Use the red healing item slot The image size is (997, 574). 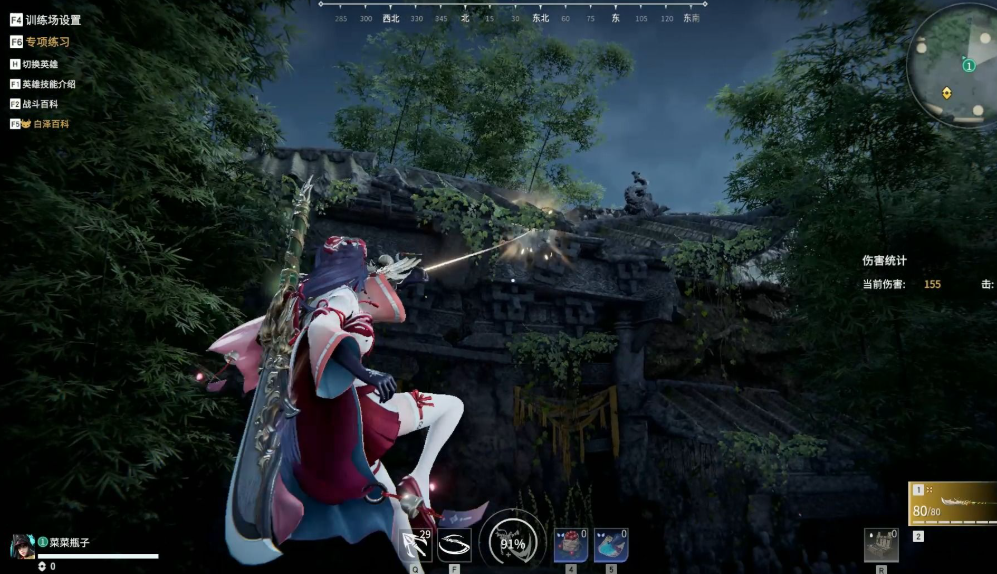point(571,545)
